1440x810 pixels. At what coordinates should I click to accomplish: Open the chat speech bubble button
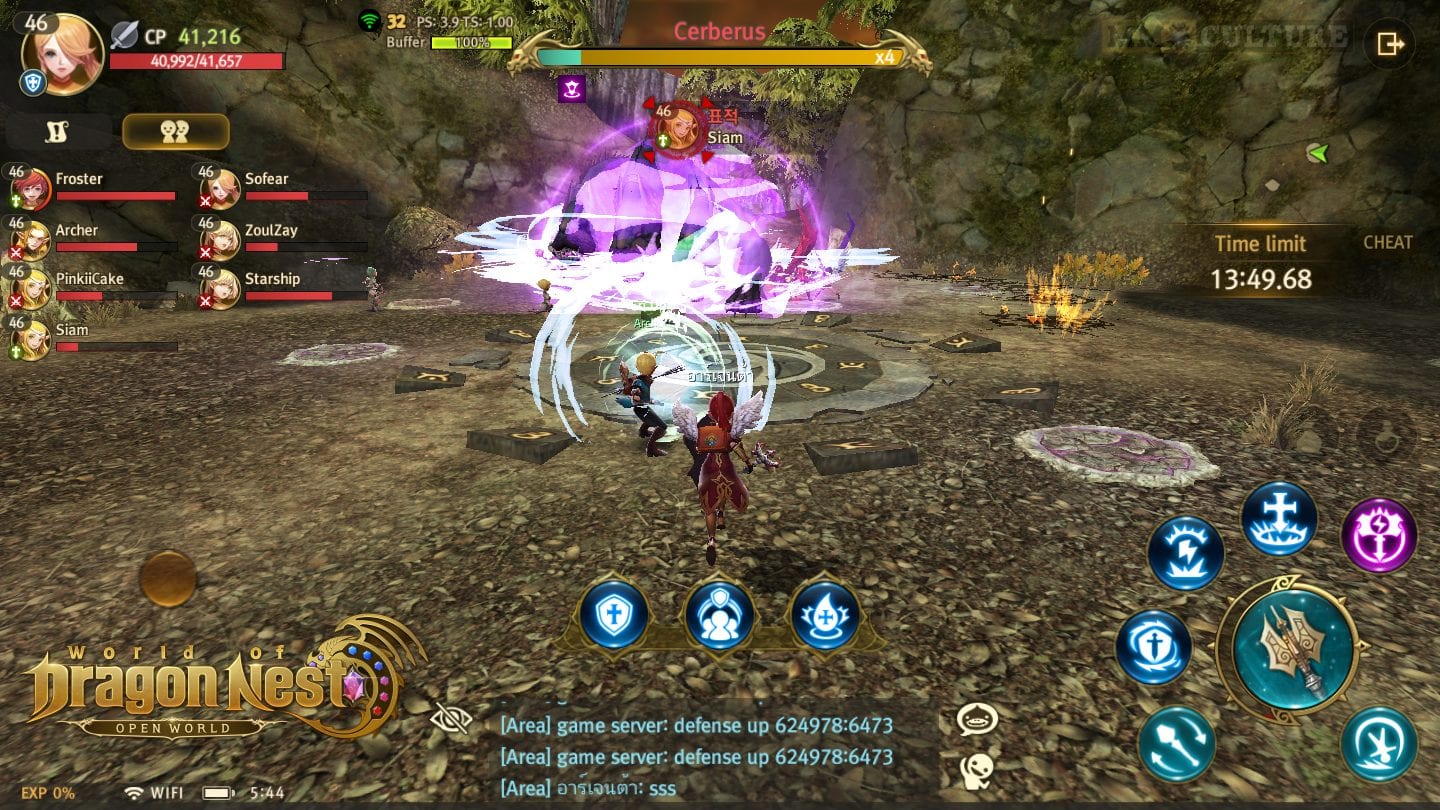click(976, 719)
